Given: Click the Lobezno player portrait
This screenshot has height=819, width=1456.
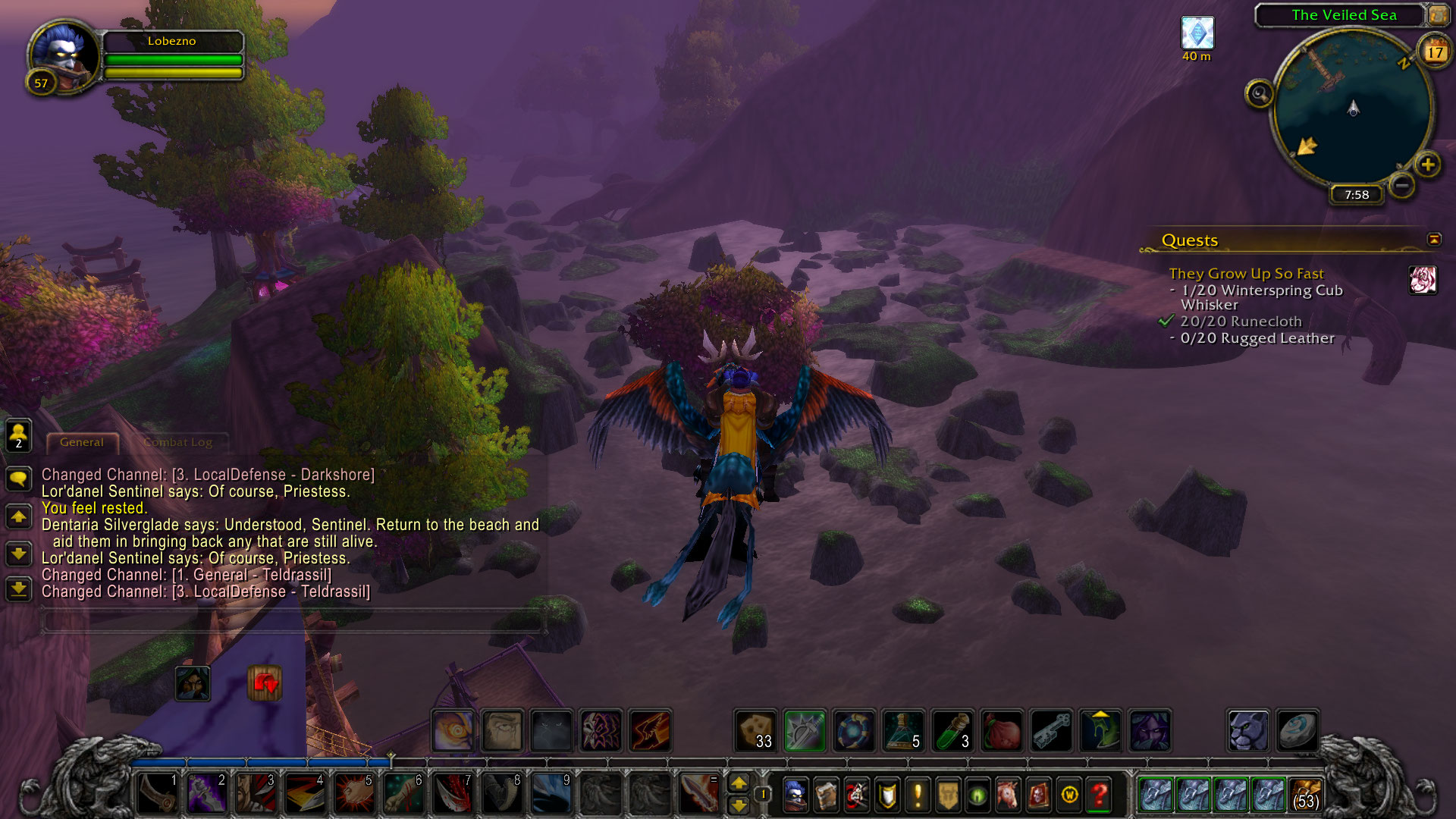Looking at the screenshot, I should pos(64,55).
